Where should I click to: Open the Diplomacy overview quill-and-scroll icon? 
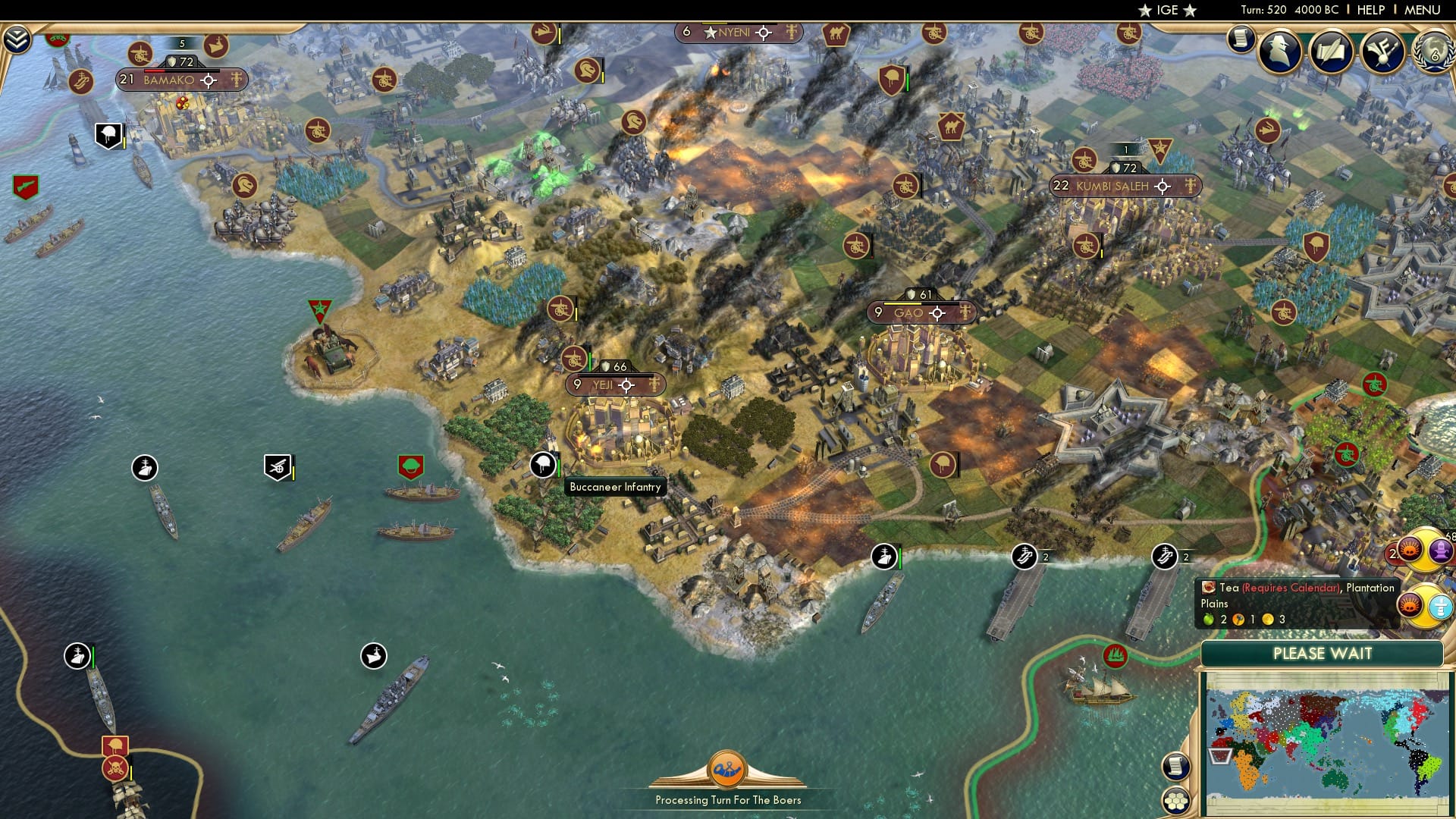1332,52
